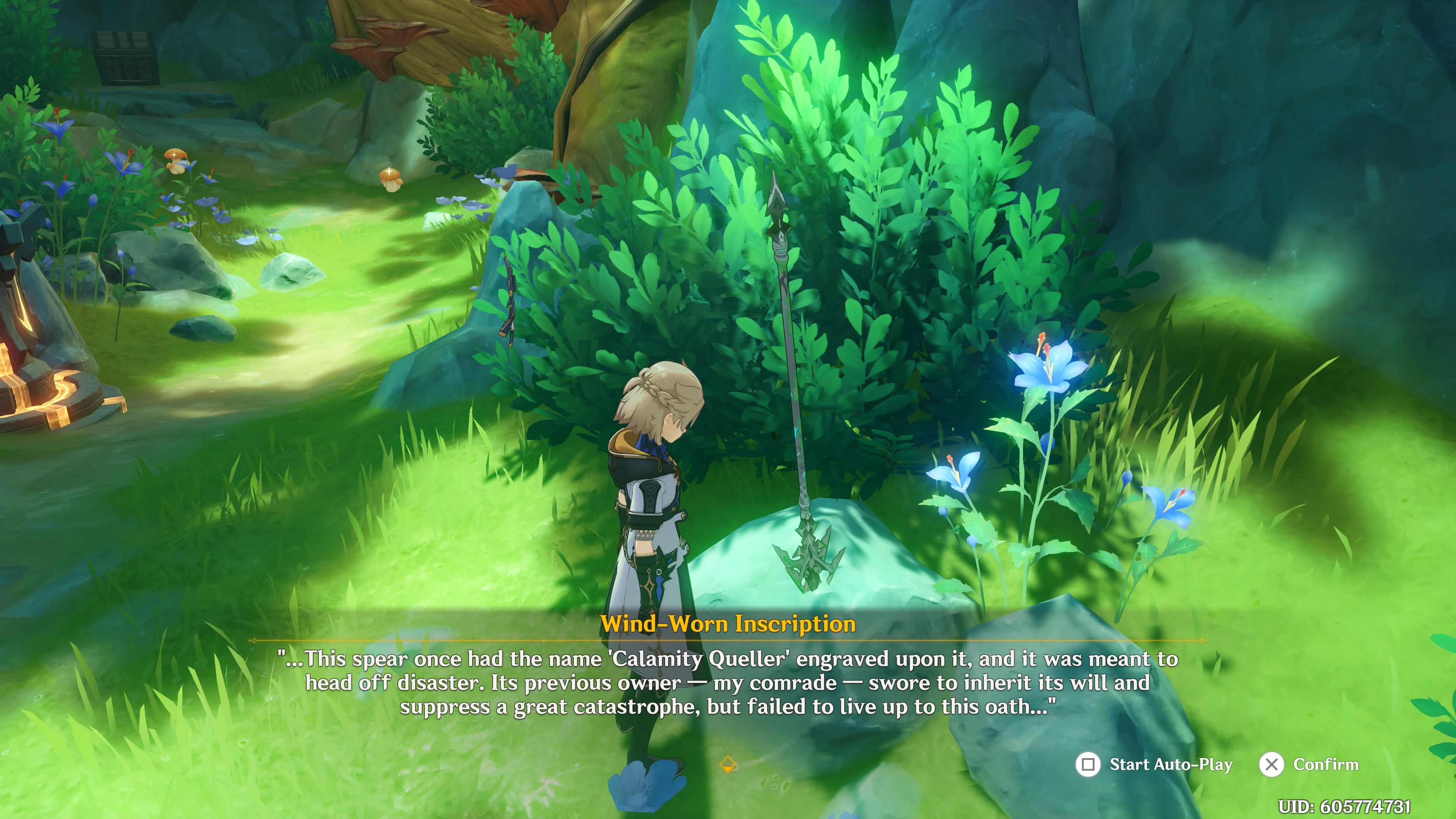Advance dialogue with the orange continue diamond
This screenshot has width=1456, height=819.
click(728, 765)
